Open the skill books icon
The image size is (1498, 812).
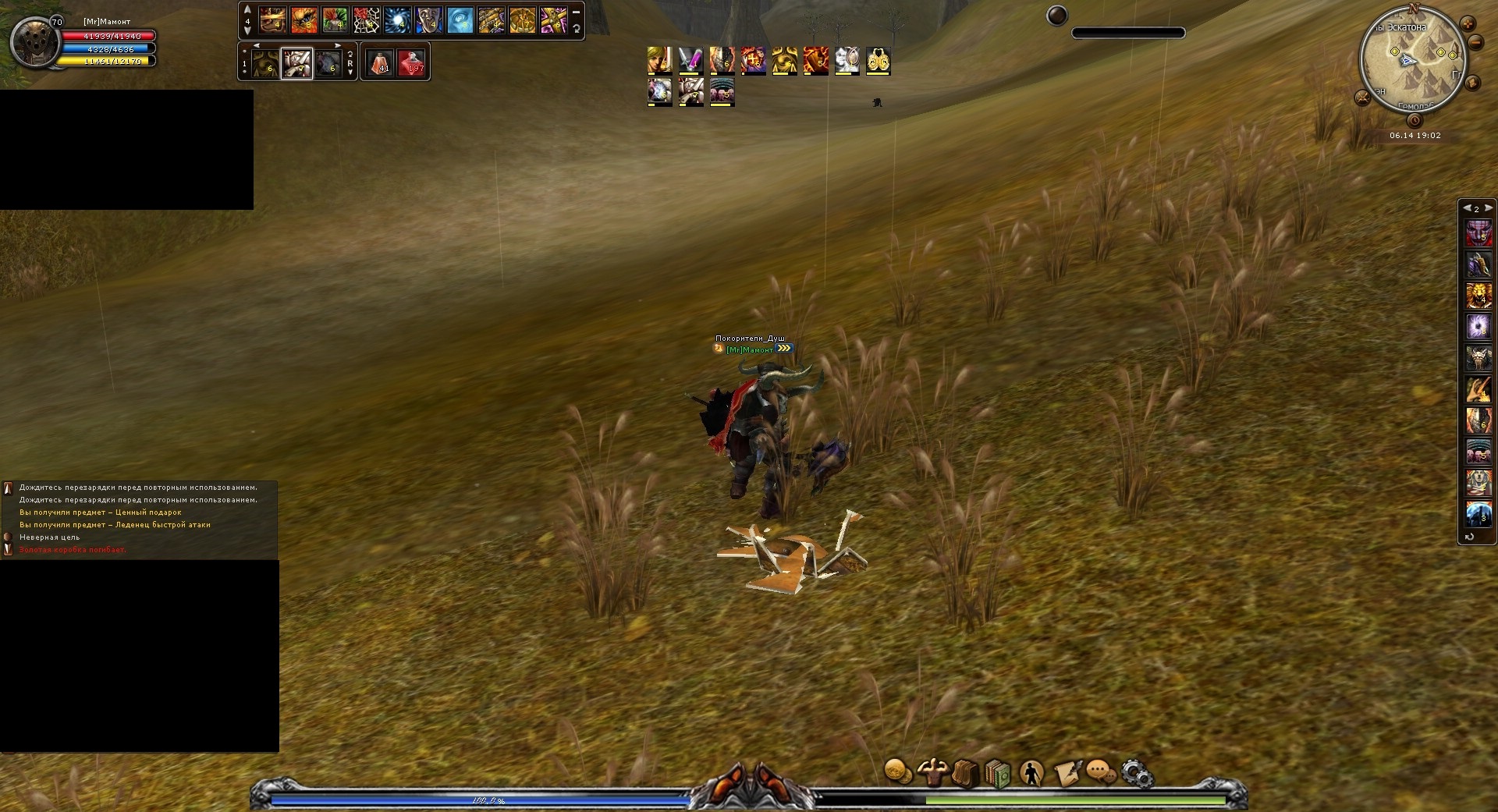point(998,774)
